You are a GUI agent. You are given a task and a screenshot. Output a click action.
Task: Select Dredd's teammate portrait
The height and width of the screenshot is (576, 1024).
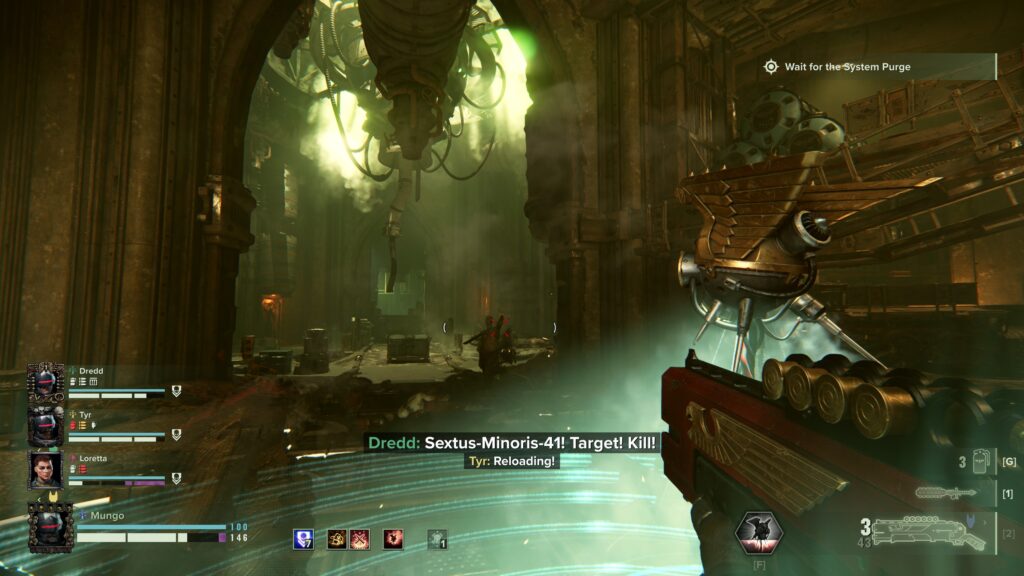(46, 383)
